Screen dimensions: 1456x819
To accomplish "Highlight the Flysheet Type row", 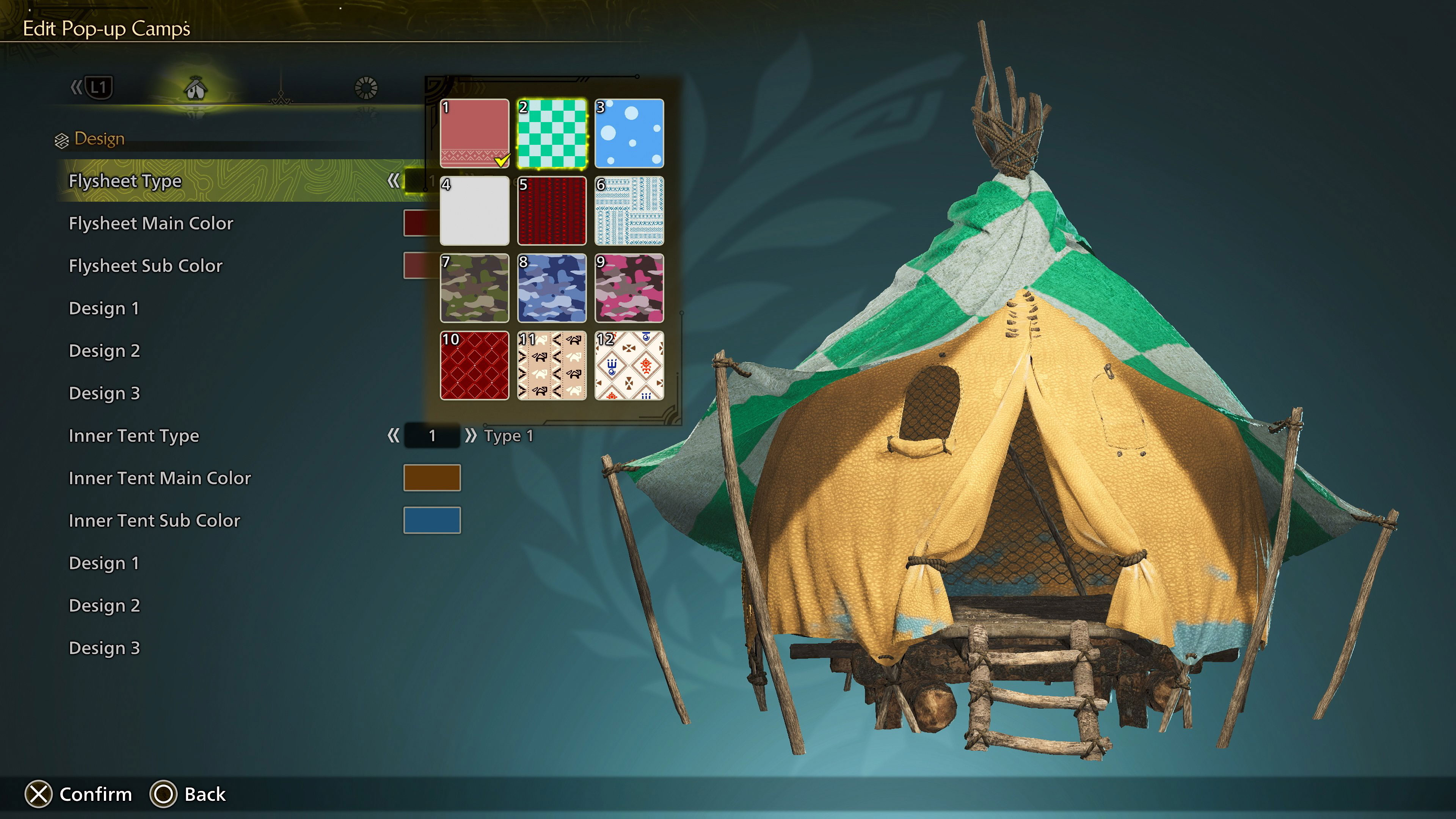I will (126, 181).
